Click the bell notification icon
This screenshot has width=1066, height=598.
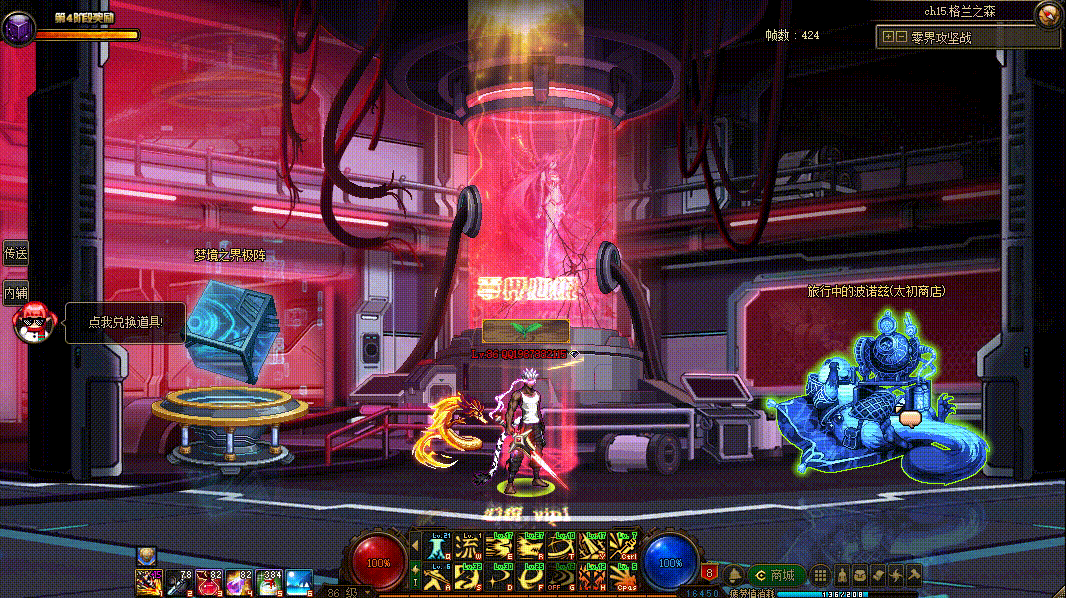(733, 575)
